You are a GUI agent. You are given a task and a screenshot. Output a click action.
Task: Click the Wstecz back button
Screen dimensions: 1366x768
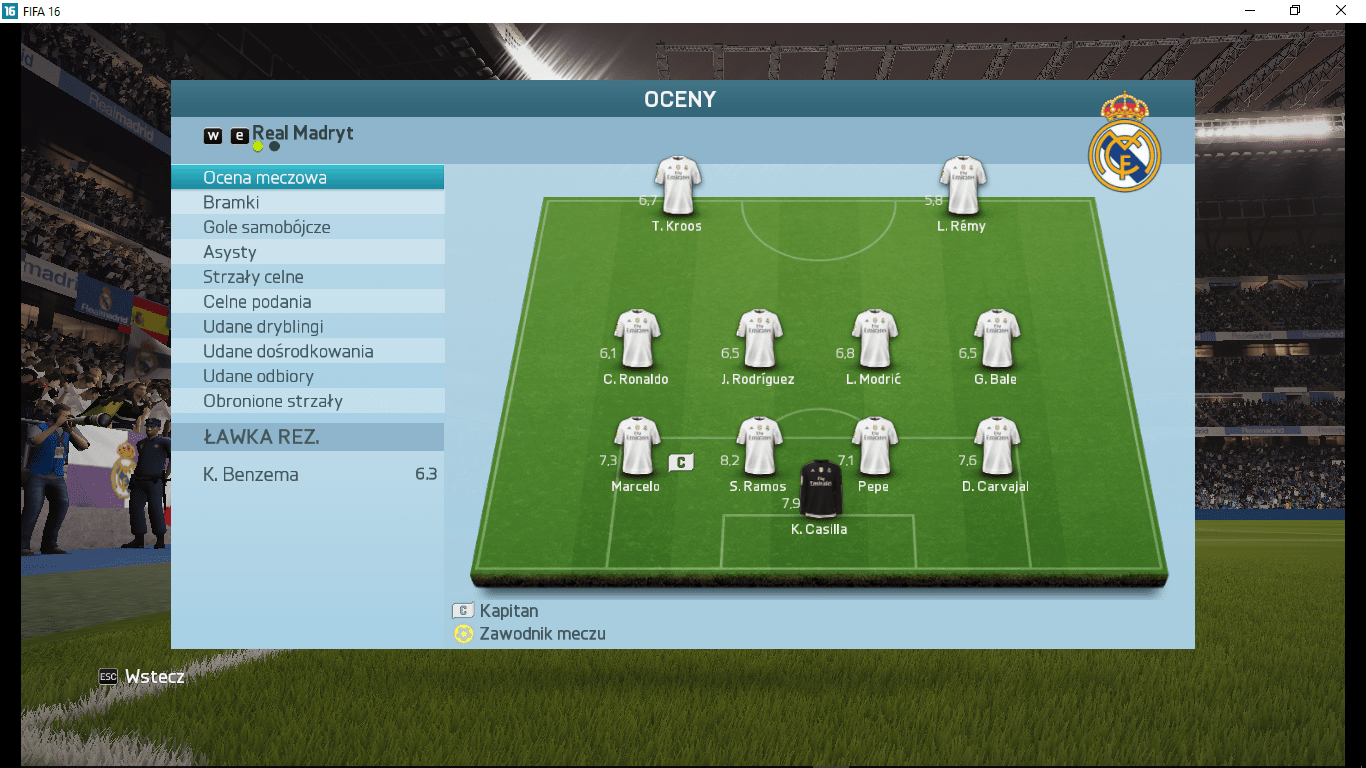142,677
